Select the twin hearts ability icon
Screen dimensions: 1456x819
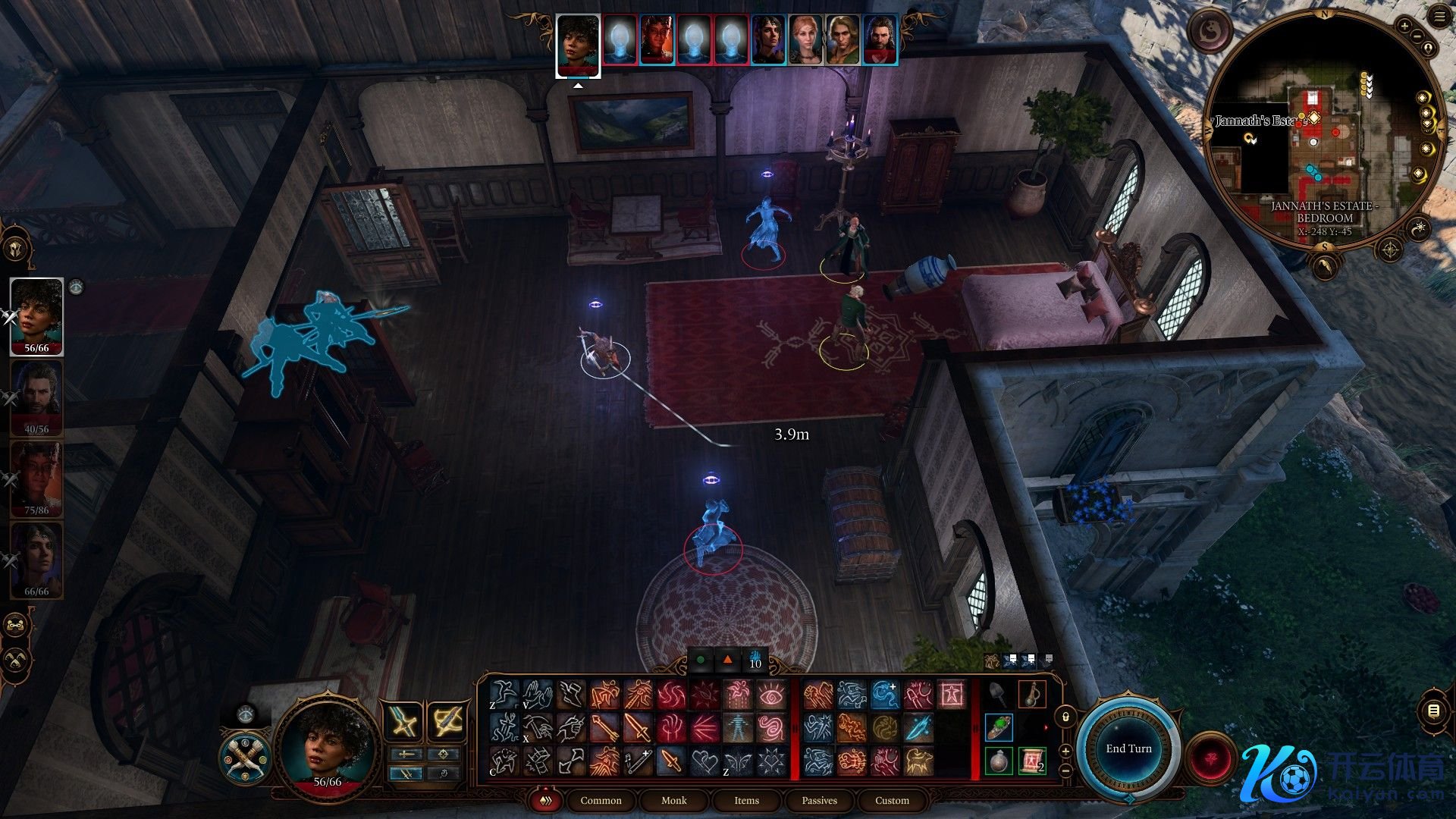point(705,761)
